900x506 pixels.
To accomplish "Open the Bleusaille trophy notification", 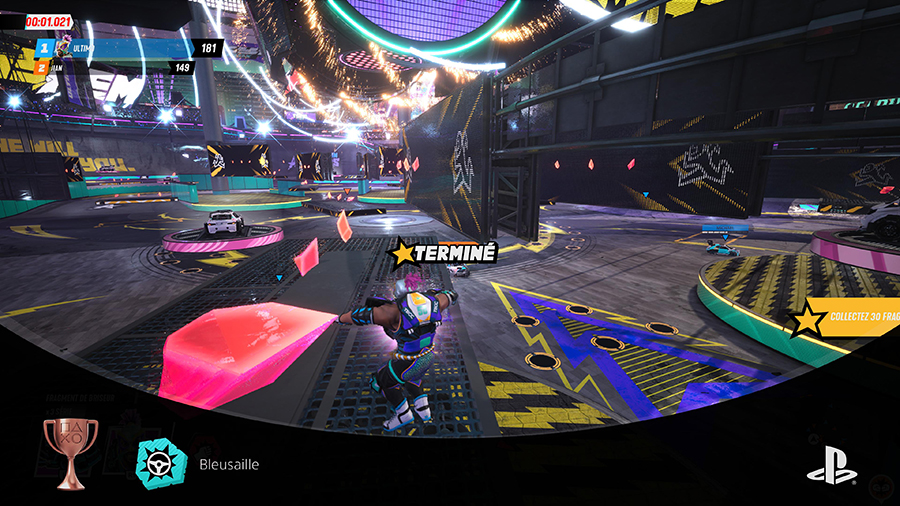I will tap(230, 465).
